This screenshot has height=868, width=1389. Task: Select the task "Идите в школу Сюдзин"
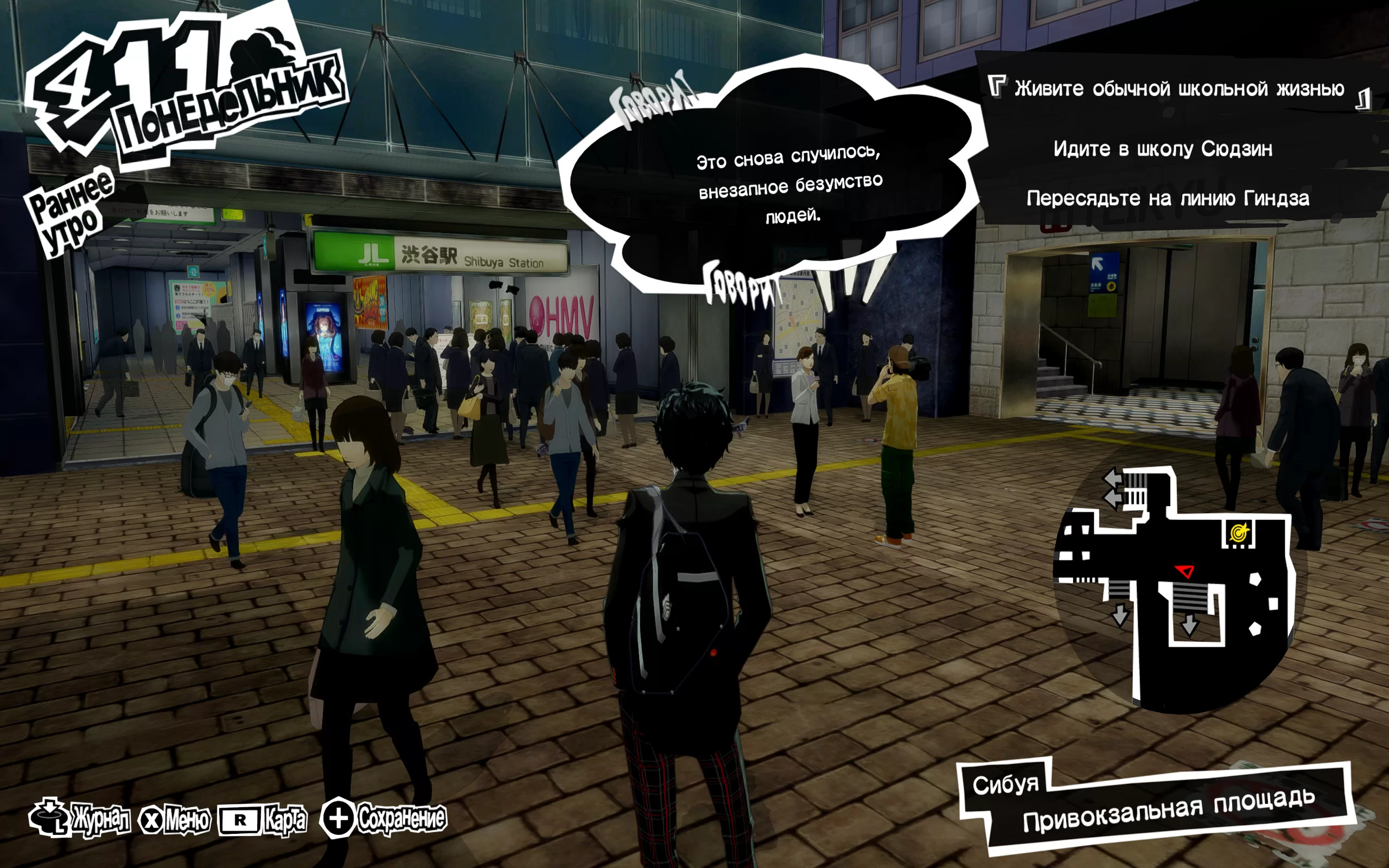point(1163,149)
